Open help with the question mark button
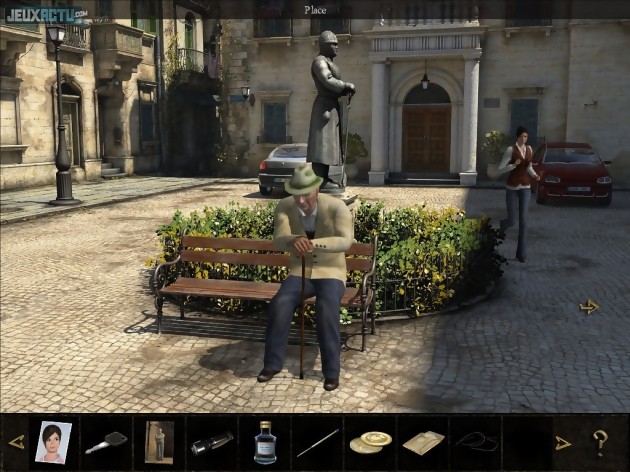Viewport: 630px width, 472px height. (600, 441)
